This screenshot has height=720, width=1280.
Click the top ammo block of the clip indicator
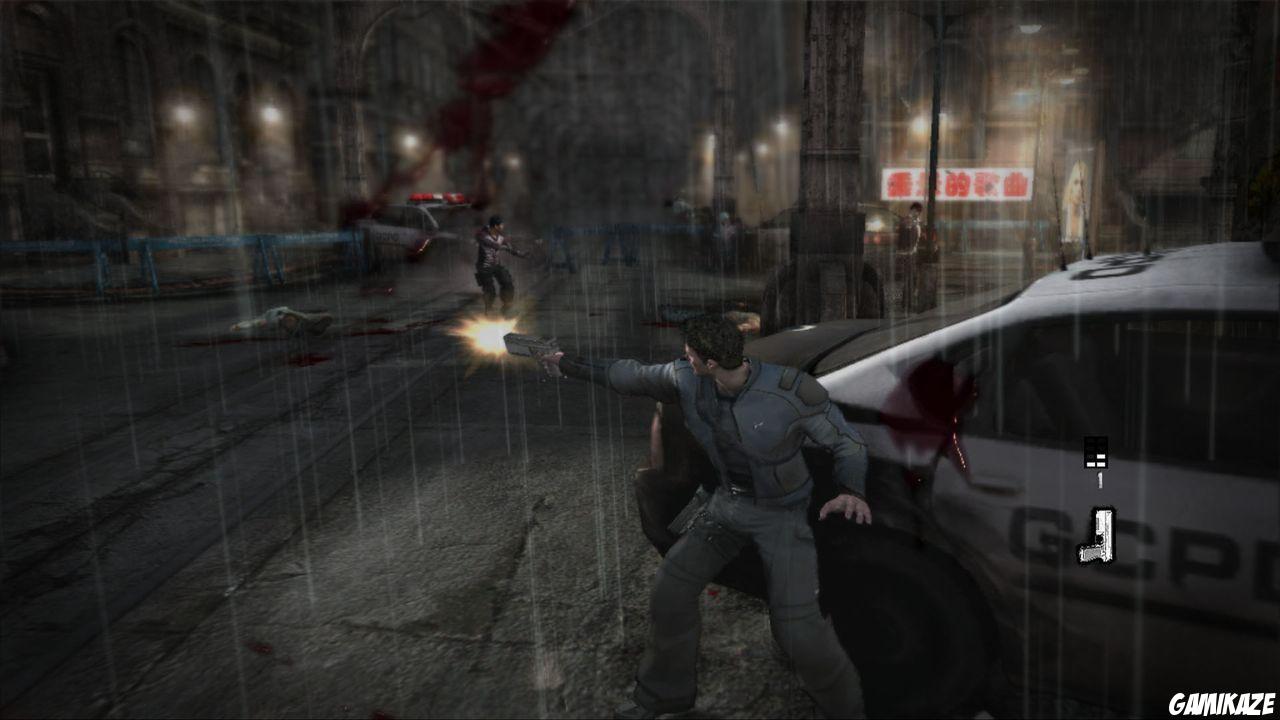[x=1092, y=441]
